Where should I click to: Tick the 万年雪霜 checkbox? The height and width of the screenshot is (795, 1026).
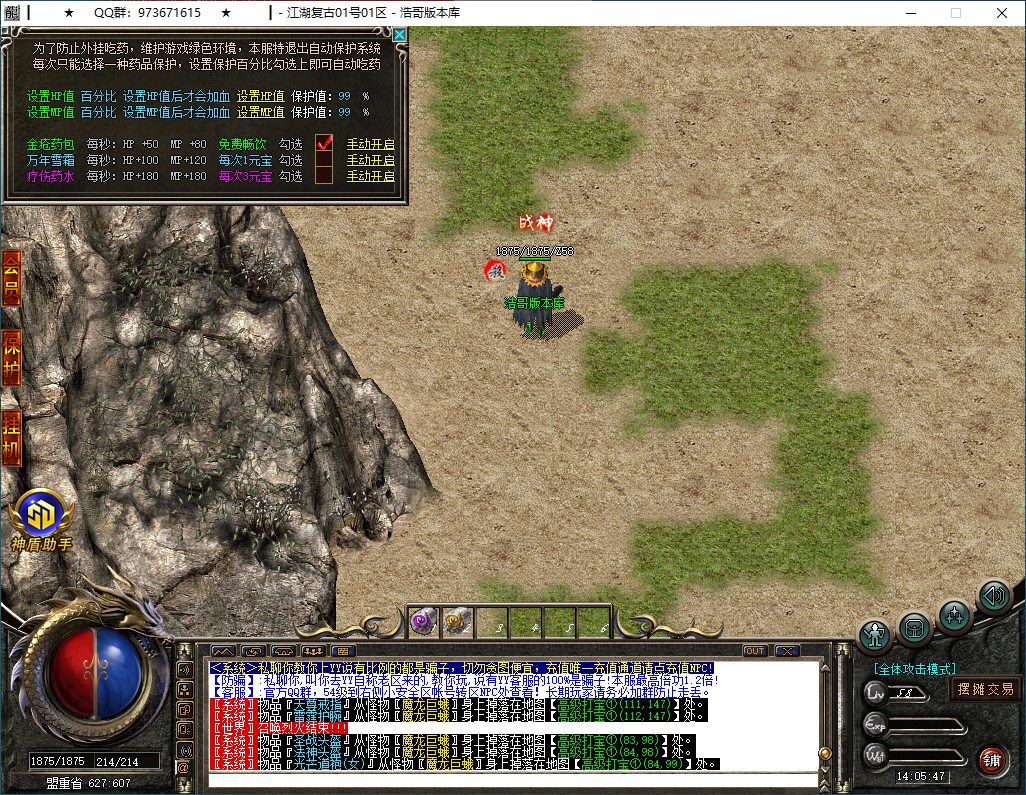click(x=324, y=160)
